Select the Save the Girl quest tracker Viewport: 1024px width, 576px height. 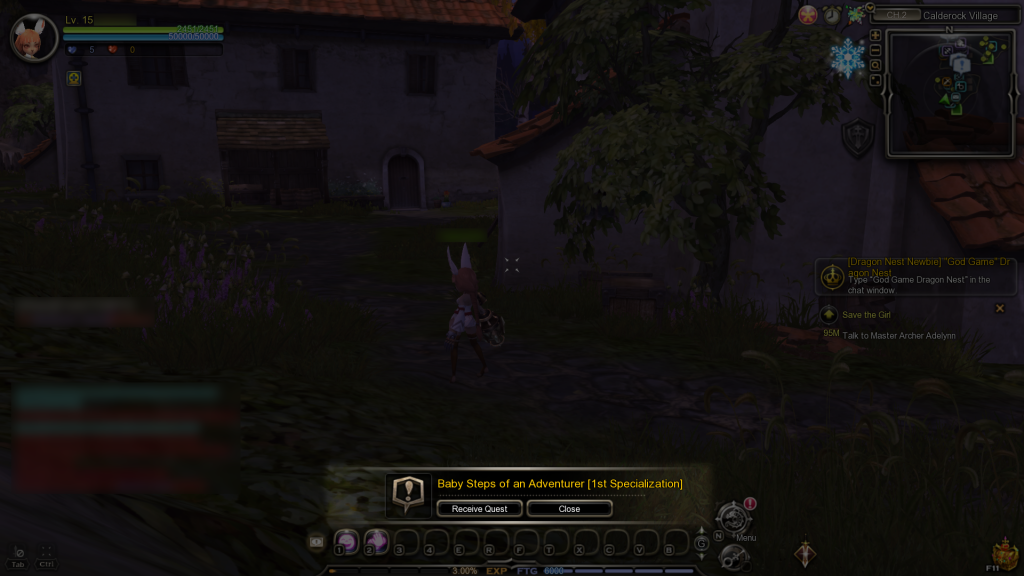coord(866,315)
